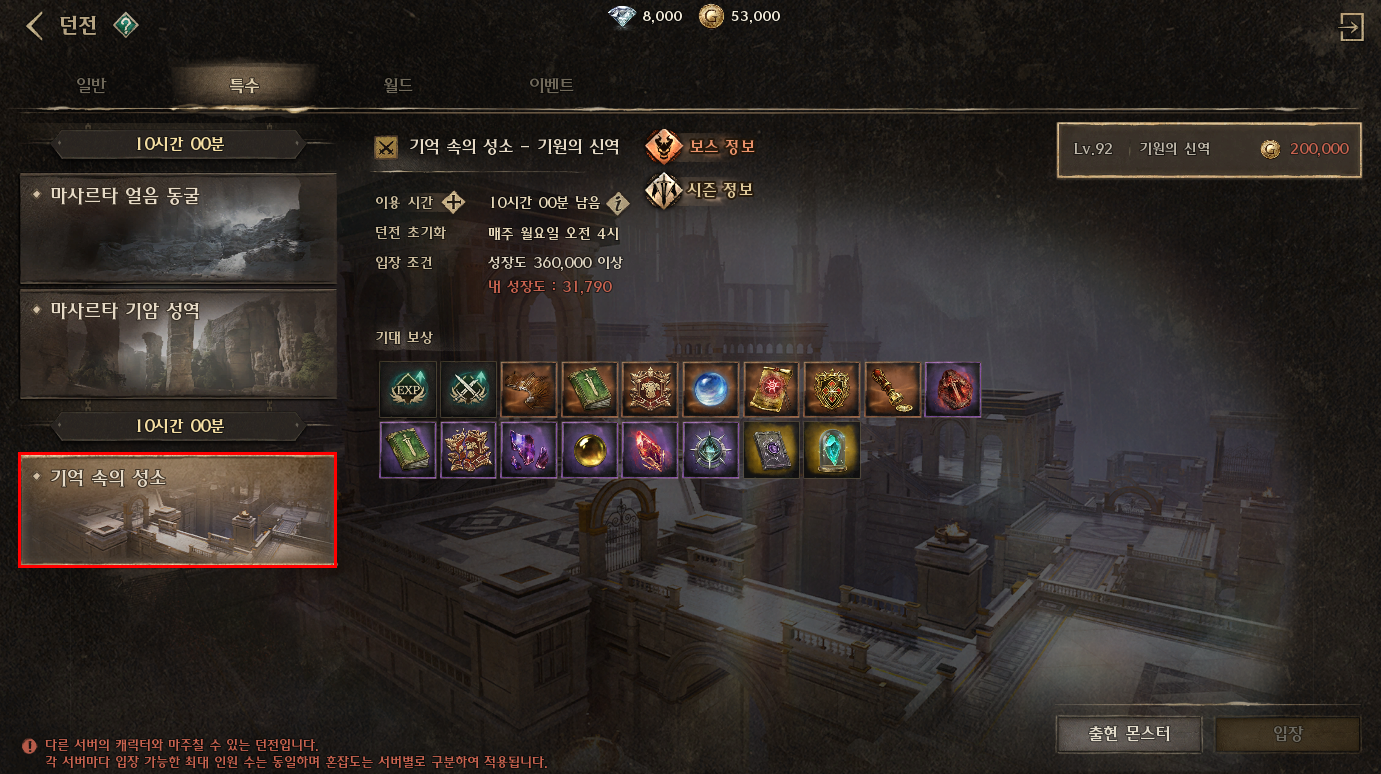This screenshot has width=1381, height=774.
Task: Select the 마사르타 기암 성역 dungeon
Action: [178, 342]
